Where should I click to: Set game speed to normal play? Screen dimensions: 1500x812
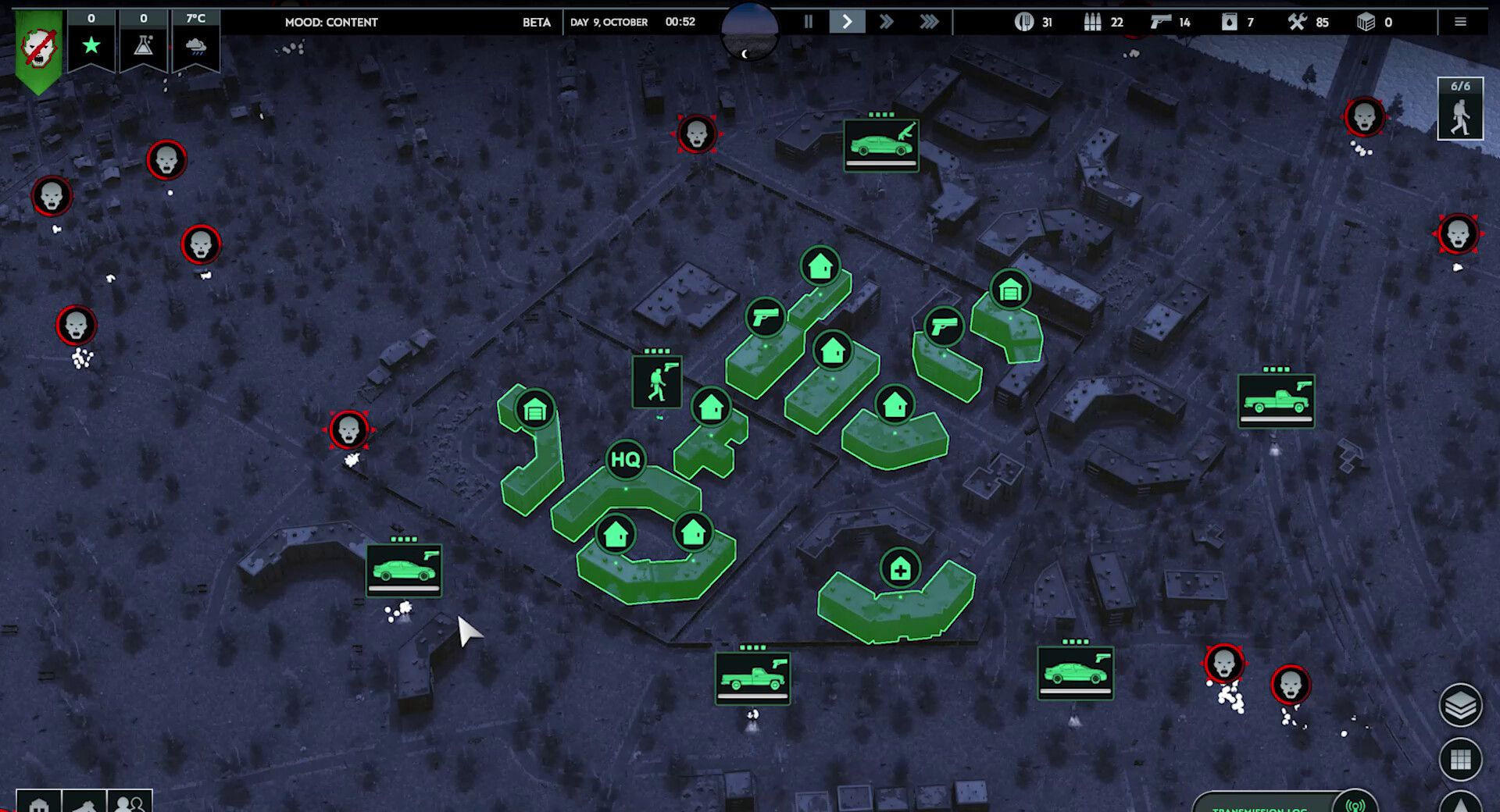tap(847, 22)
